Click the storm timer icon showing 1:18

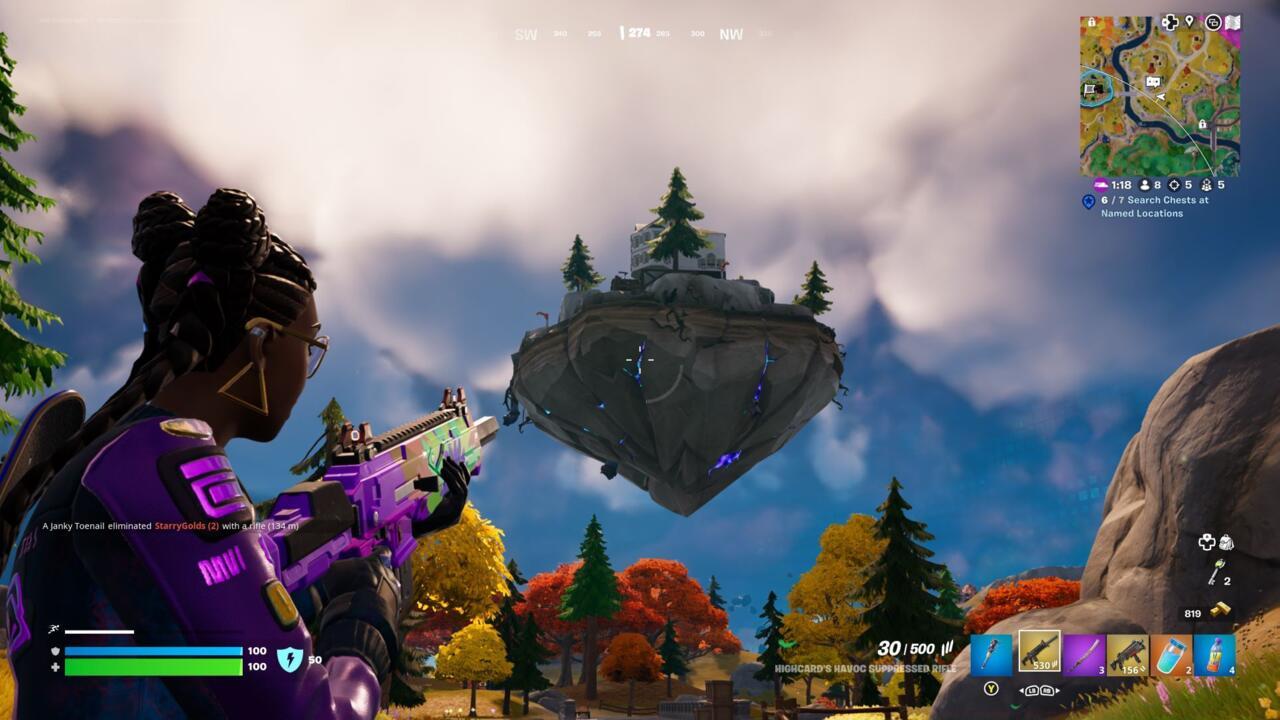point(1100,185)
